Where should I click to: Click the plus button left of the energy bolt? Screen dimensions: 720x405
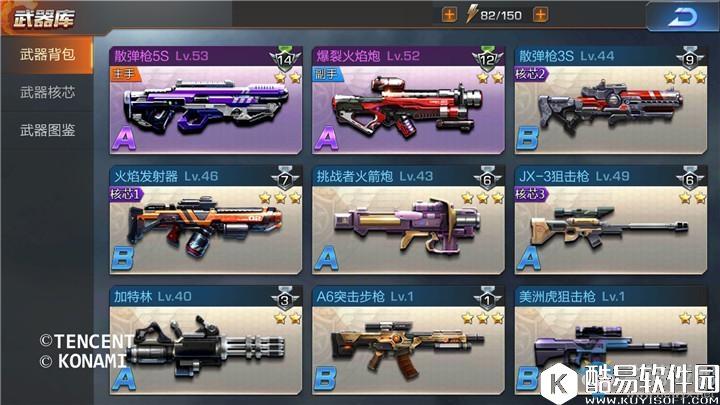click(448, 15)
